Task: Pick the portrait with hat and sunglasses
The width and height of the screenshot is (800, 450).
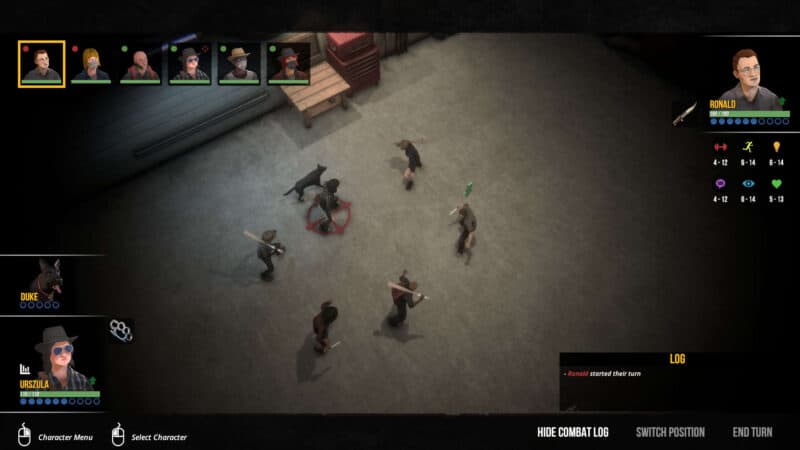Action: 189,63
